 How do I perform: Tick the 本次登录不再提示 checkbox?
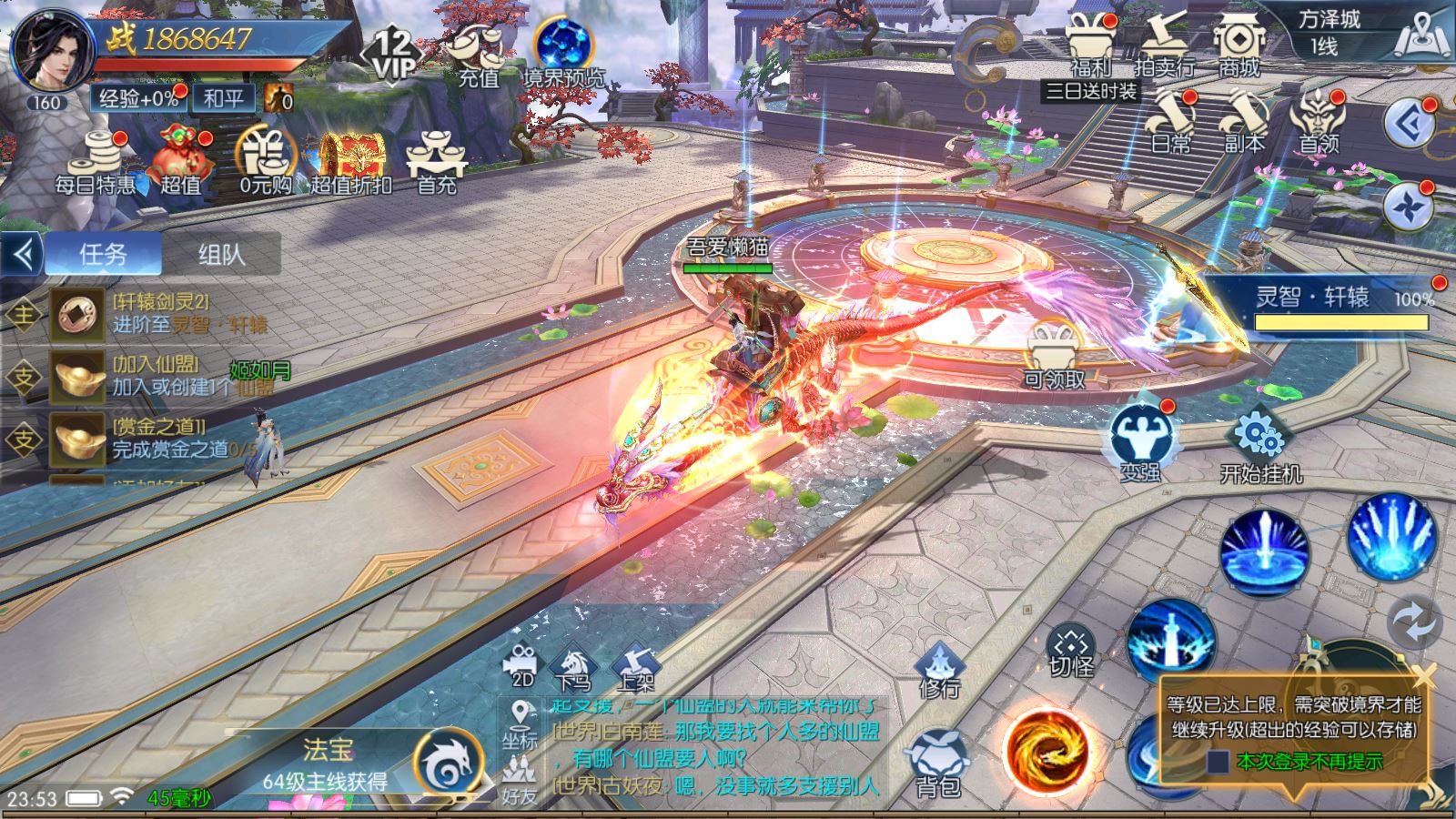1218,762
